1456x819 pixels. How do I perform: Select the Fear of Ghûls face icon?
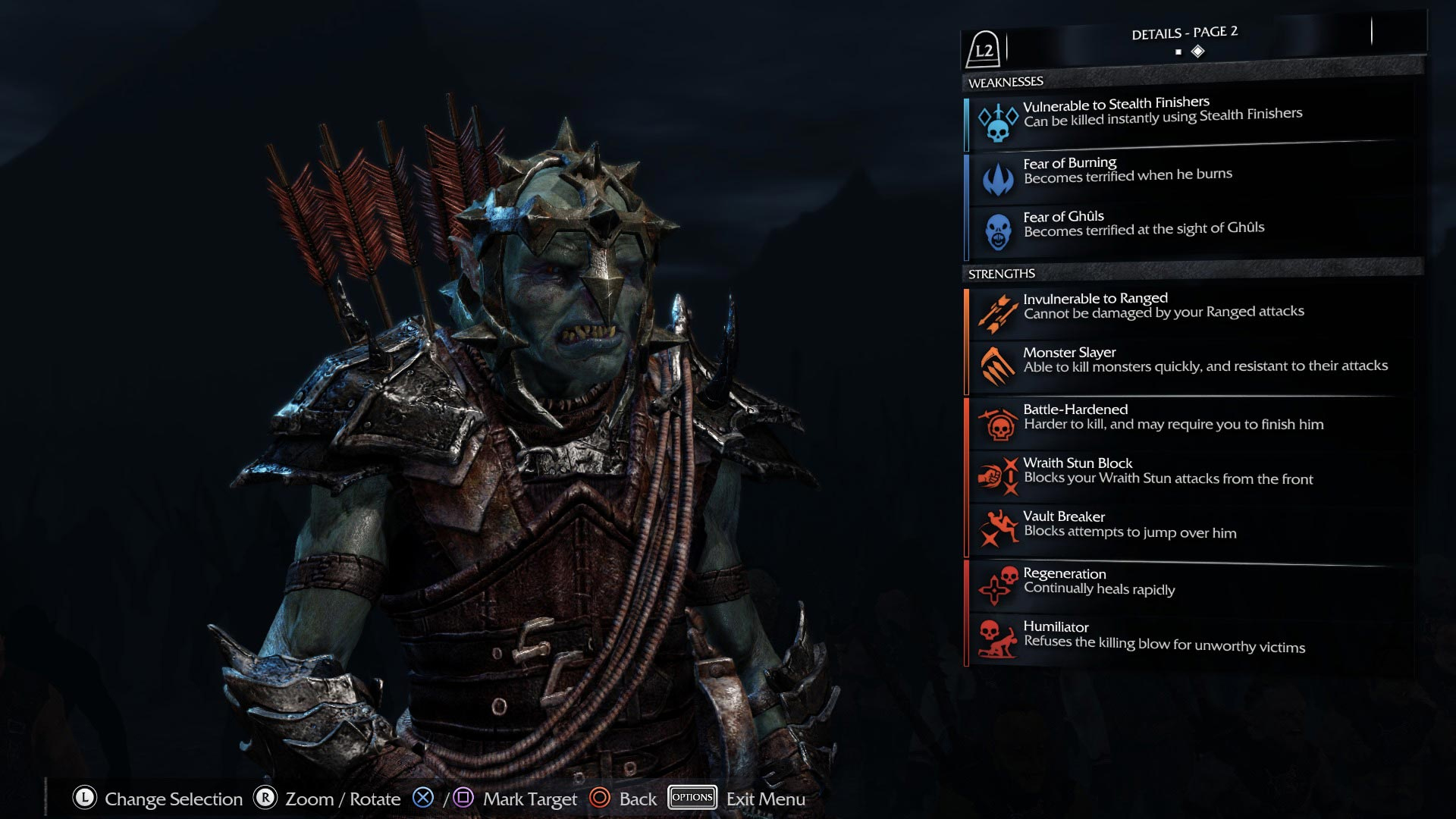tap(999, 229)
